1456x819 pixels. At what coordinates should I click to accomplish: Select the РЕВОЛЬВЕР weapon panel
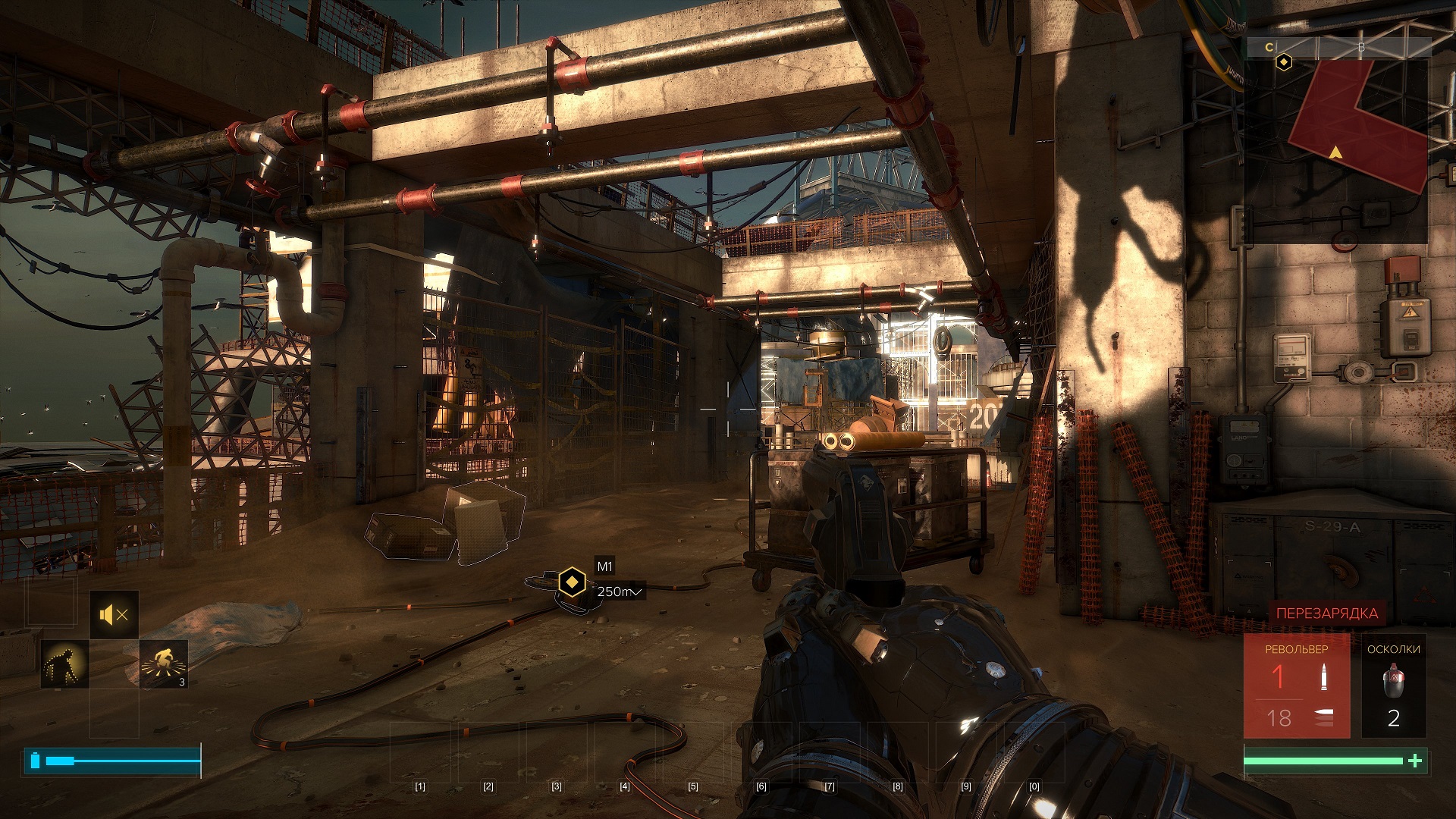tap(1296, 686)
